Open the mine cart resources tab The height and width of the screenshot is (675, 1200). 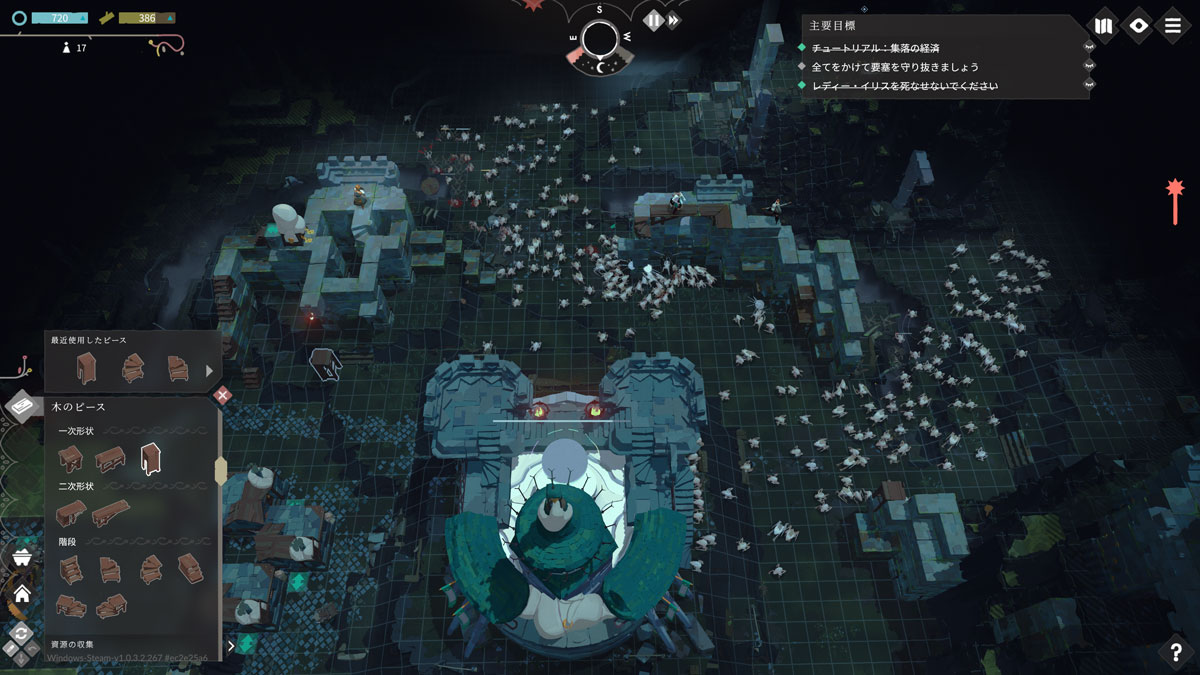(x=21, y=556)
